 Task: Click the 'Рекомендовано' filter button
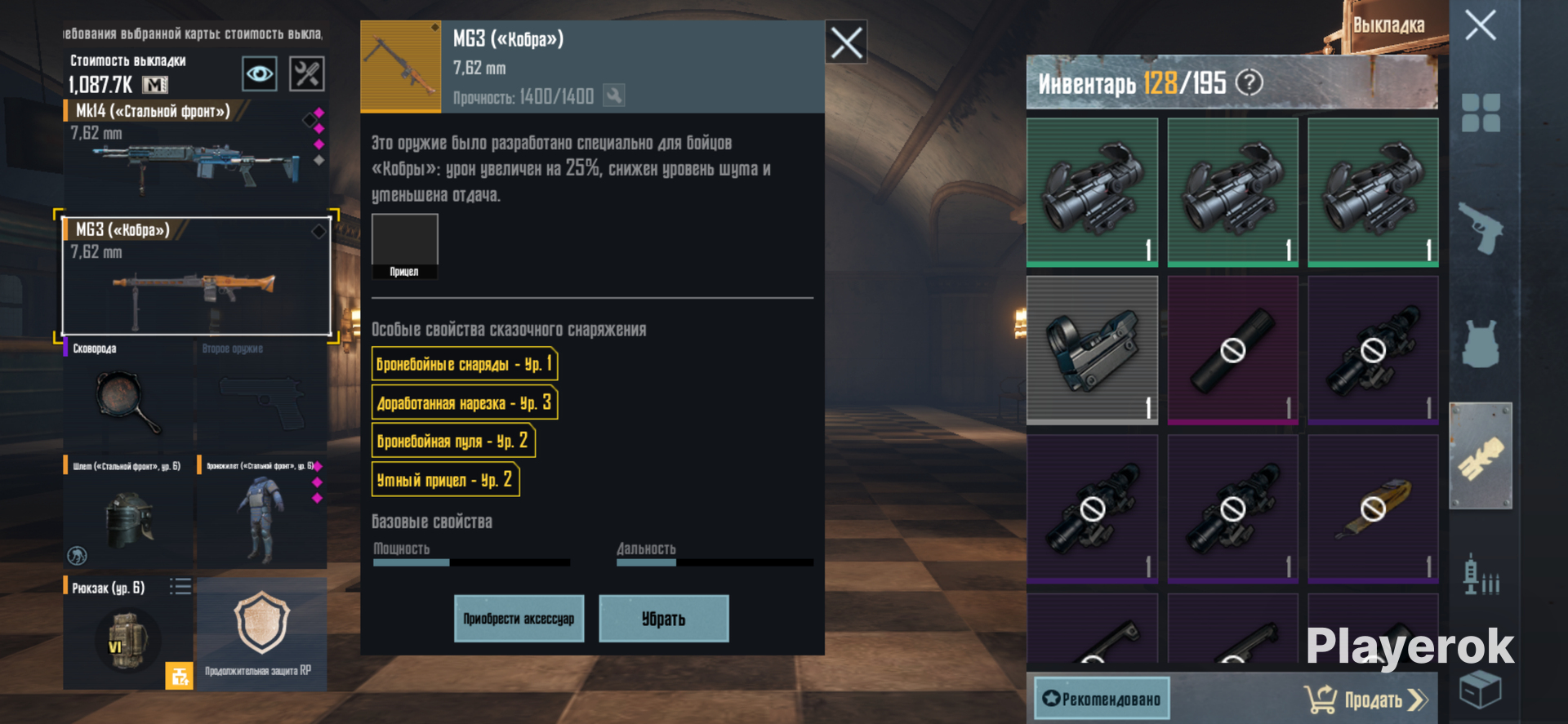[1102, 699]
